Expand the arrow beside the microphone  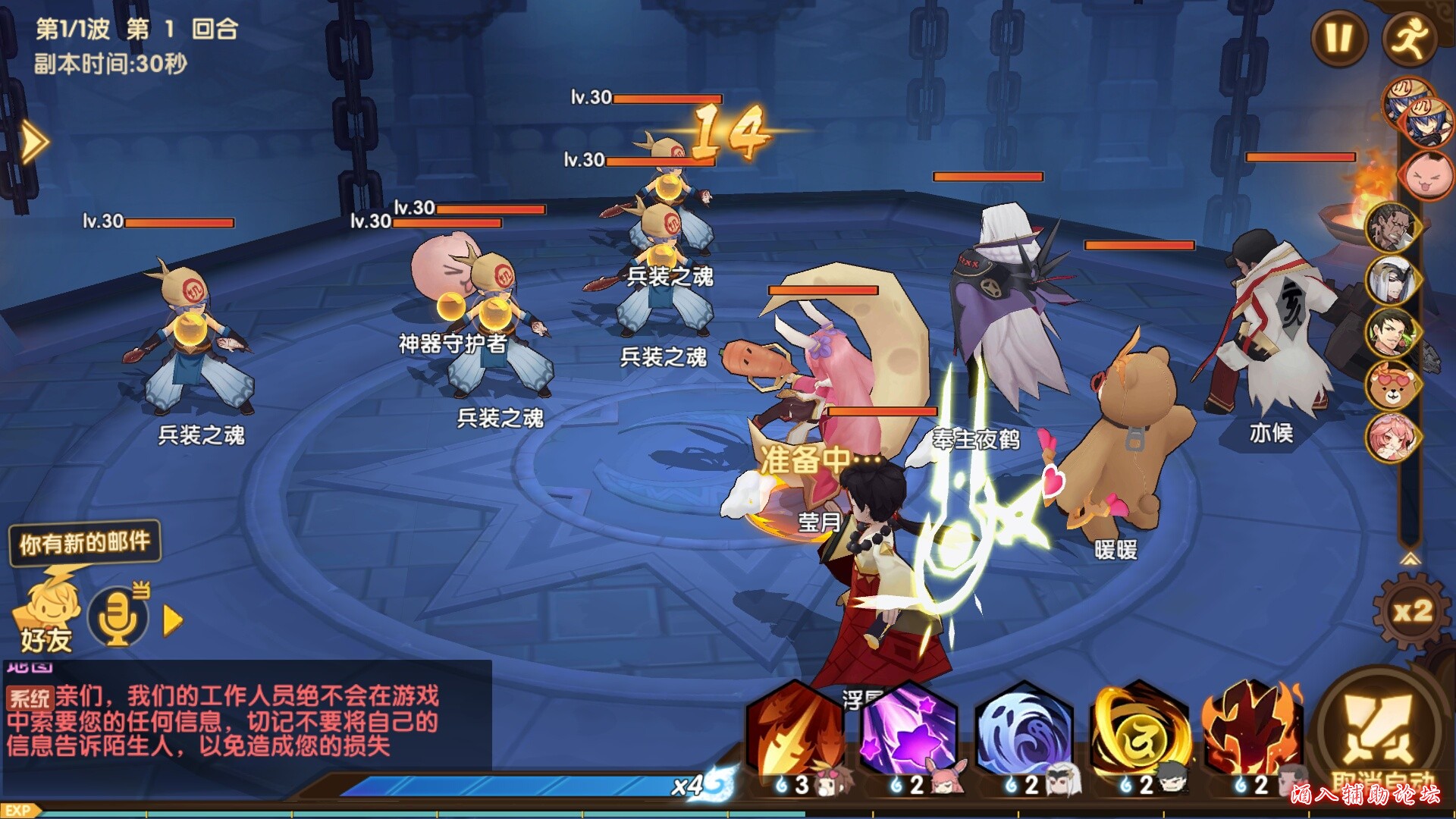(173, 621)
